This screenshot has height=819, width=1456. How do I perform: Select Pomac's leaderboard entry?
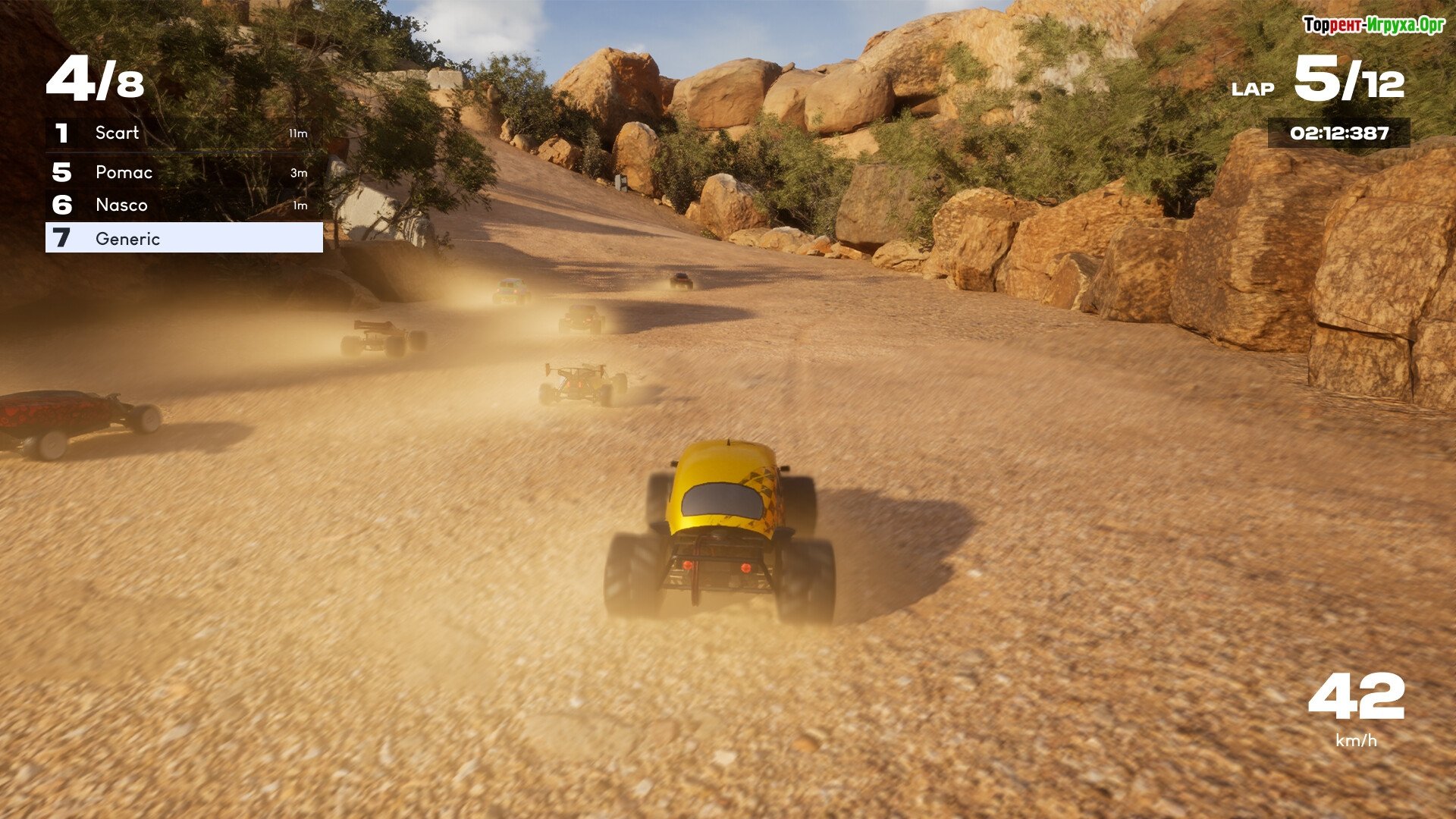pyautogui.click(x=184, y=173)
